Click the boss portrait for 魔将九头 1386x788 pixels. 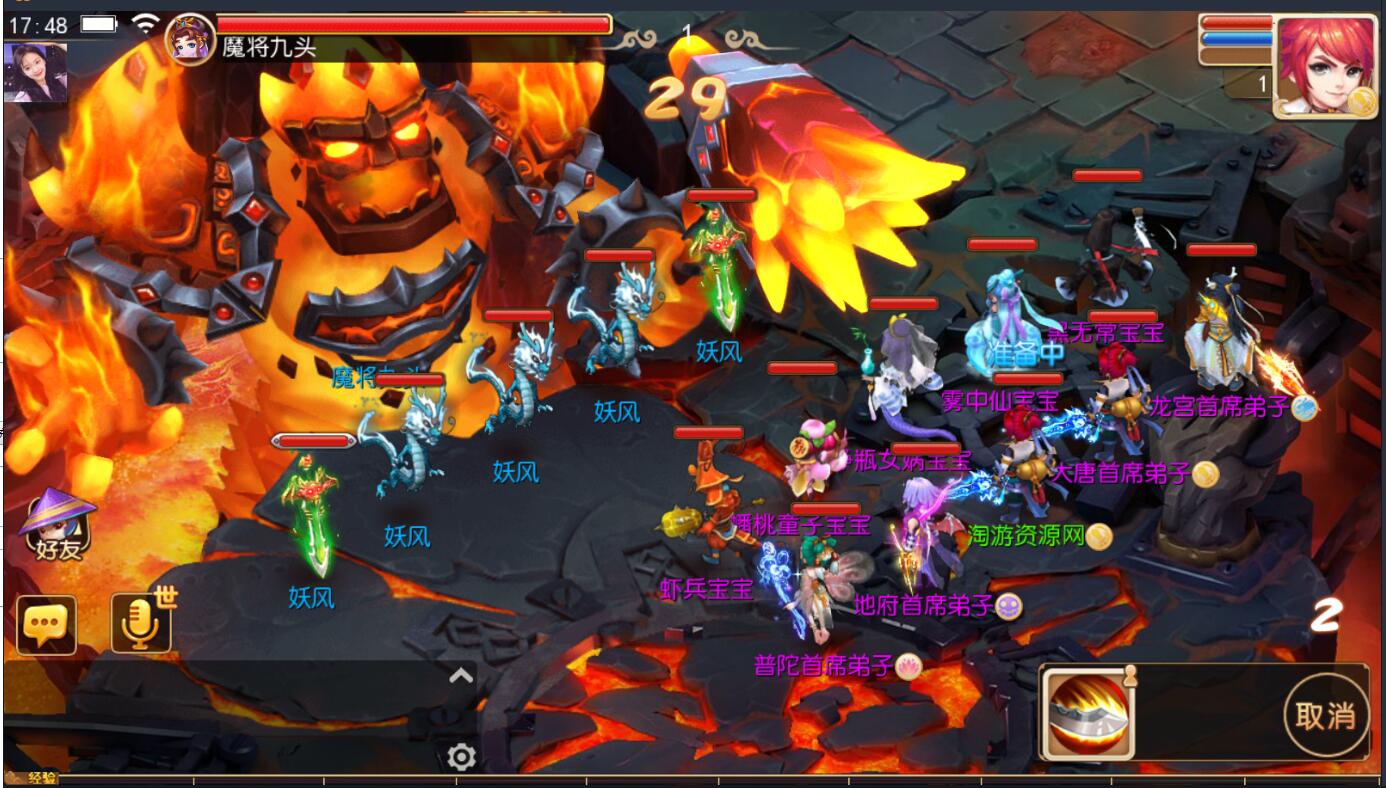tap(190, 40)
